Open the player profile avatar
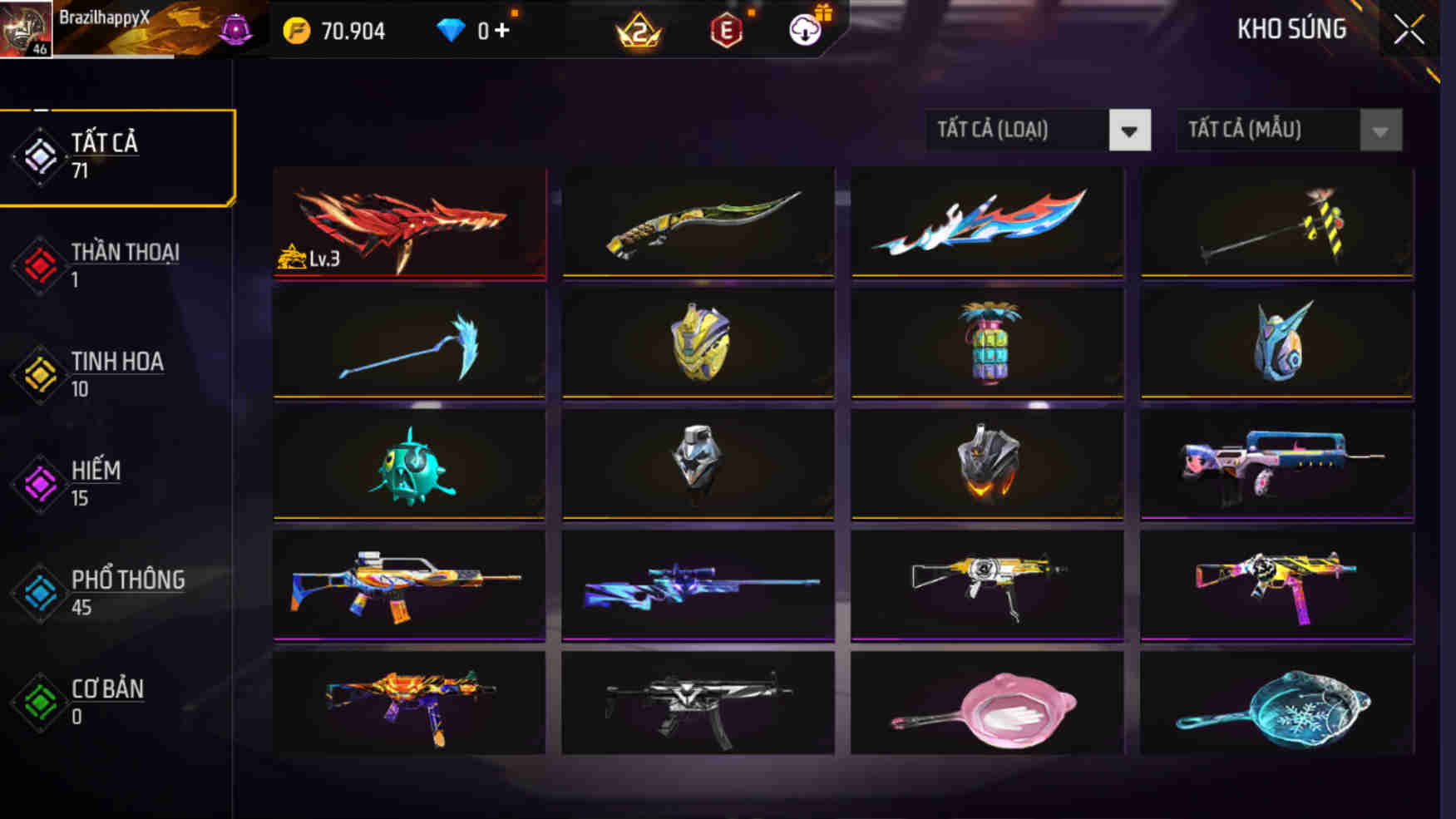The width and height of the screenshot is (1456, 819). point(25,27)
